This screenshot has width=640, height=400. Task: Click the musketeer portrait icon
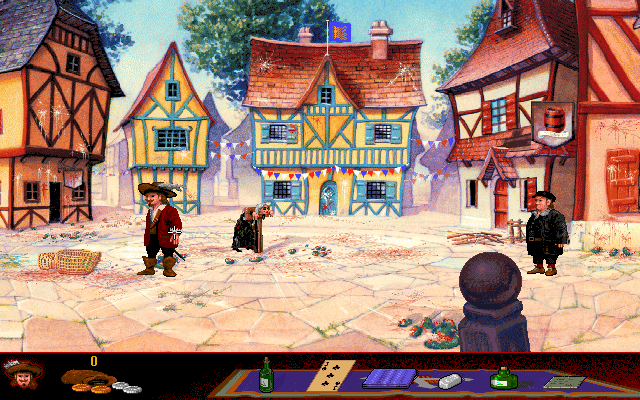tap(22, 376)
